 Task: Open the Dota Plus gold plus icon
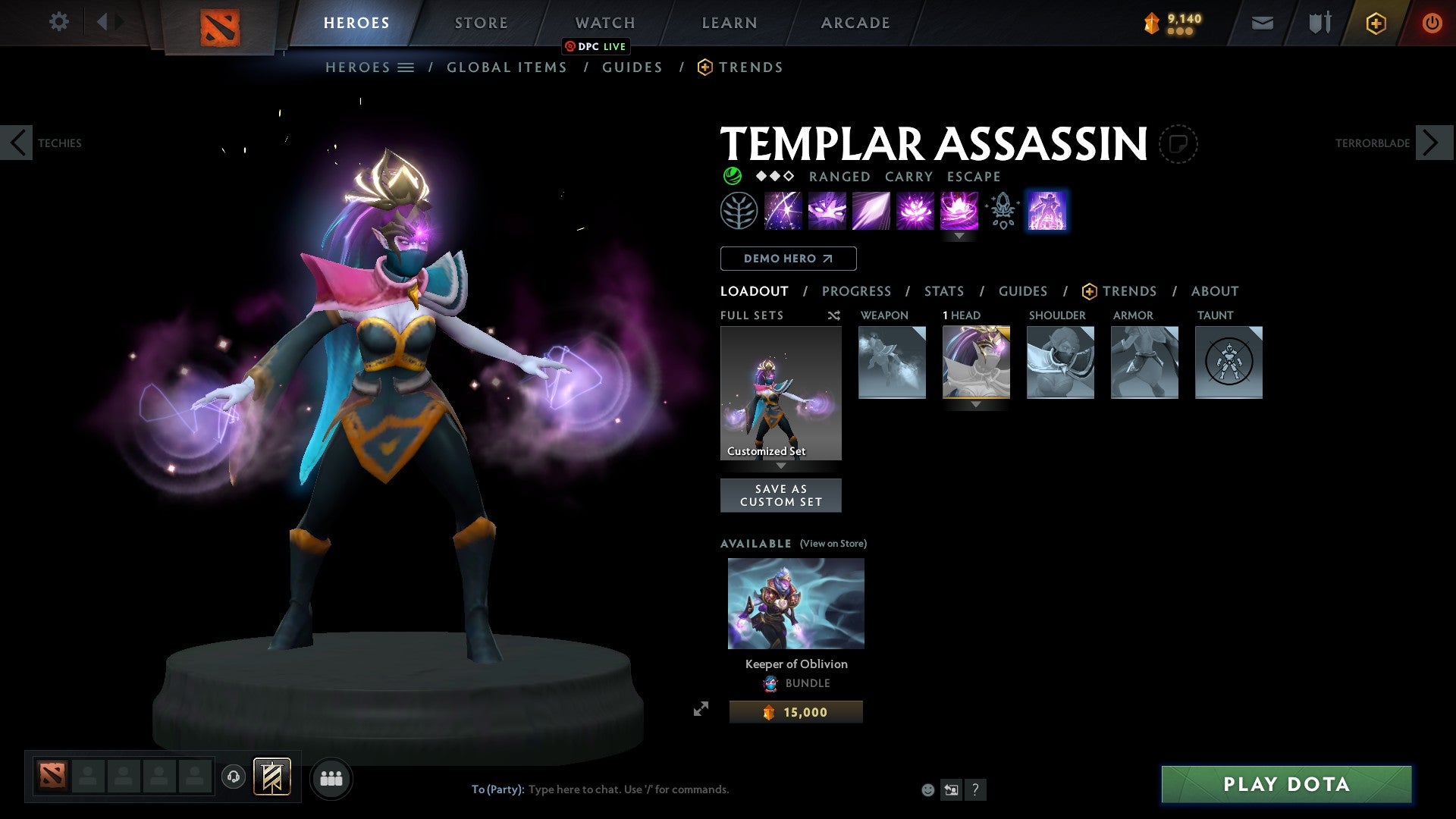click(x=1375, y=23)
